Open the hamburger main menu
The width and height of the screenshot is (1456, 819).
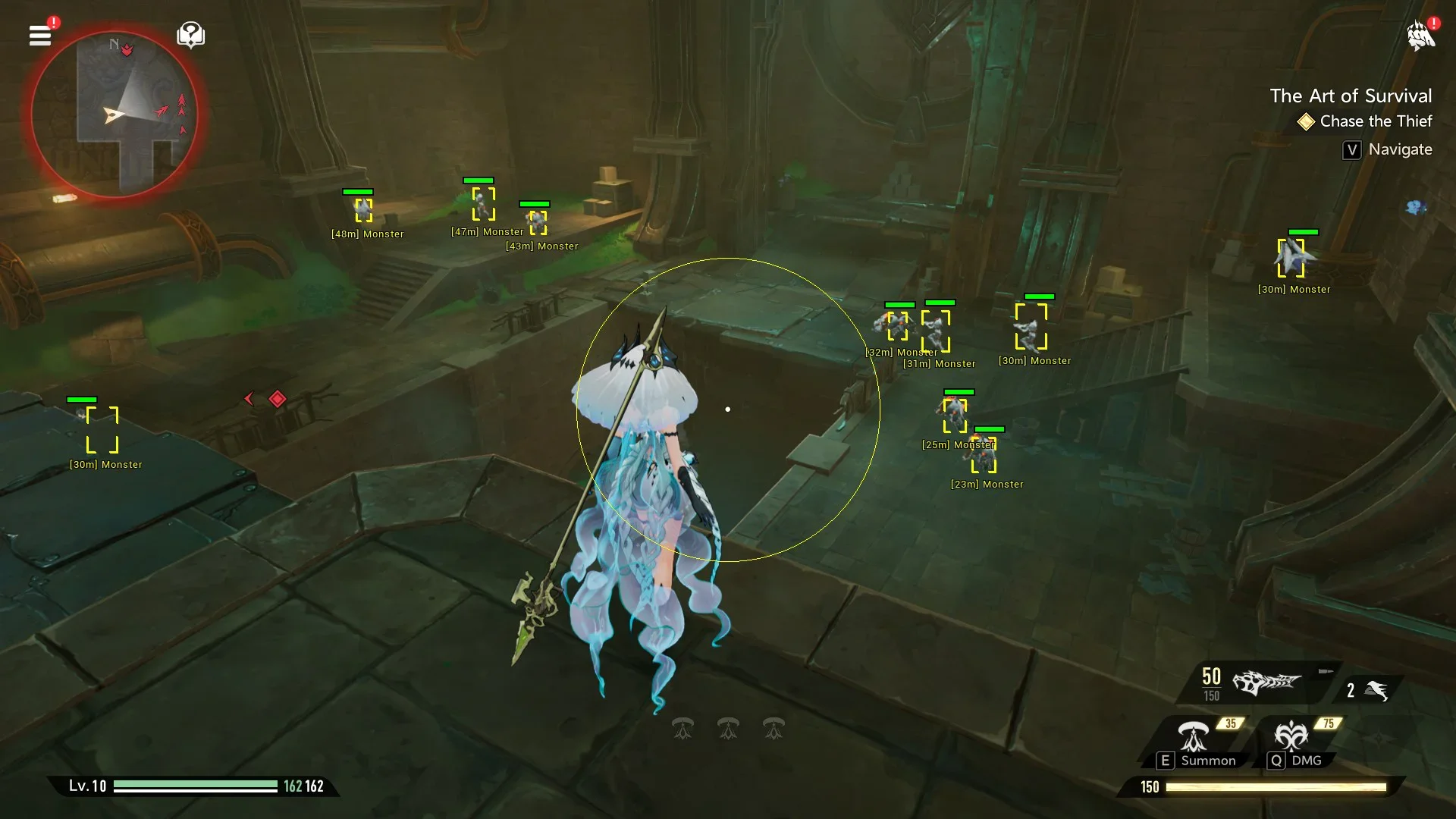[x=40, y=36]
